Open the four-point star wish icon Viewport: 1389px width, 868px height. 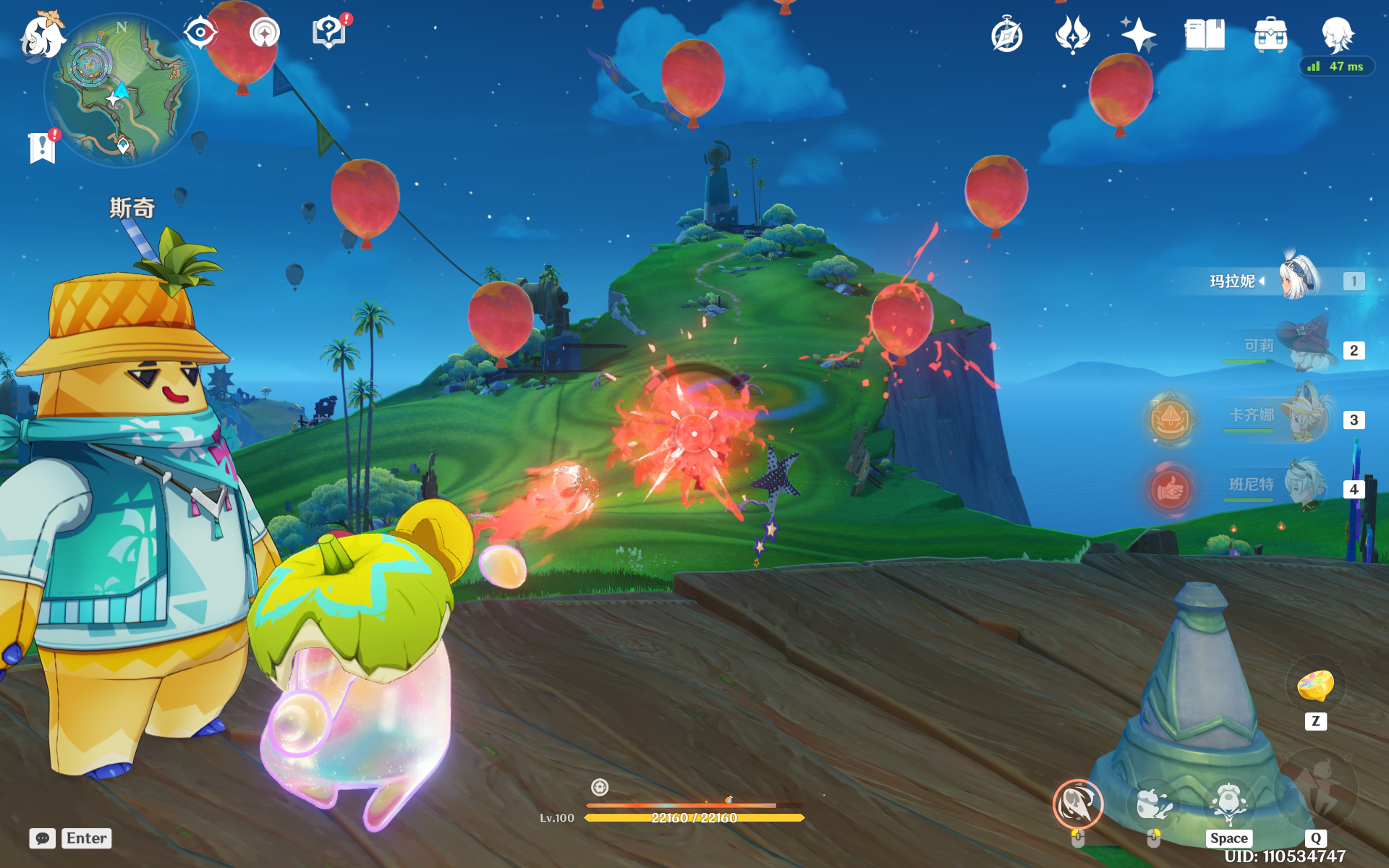point(1138,35)
